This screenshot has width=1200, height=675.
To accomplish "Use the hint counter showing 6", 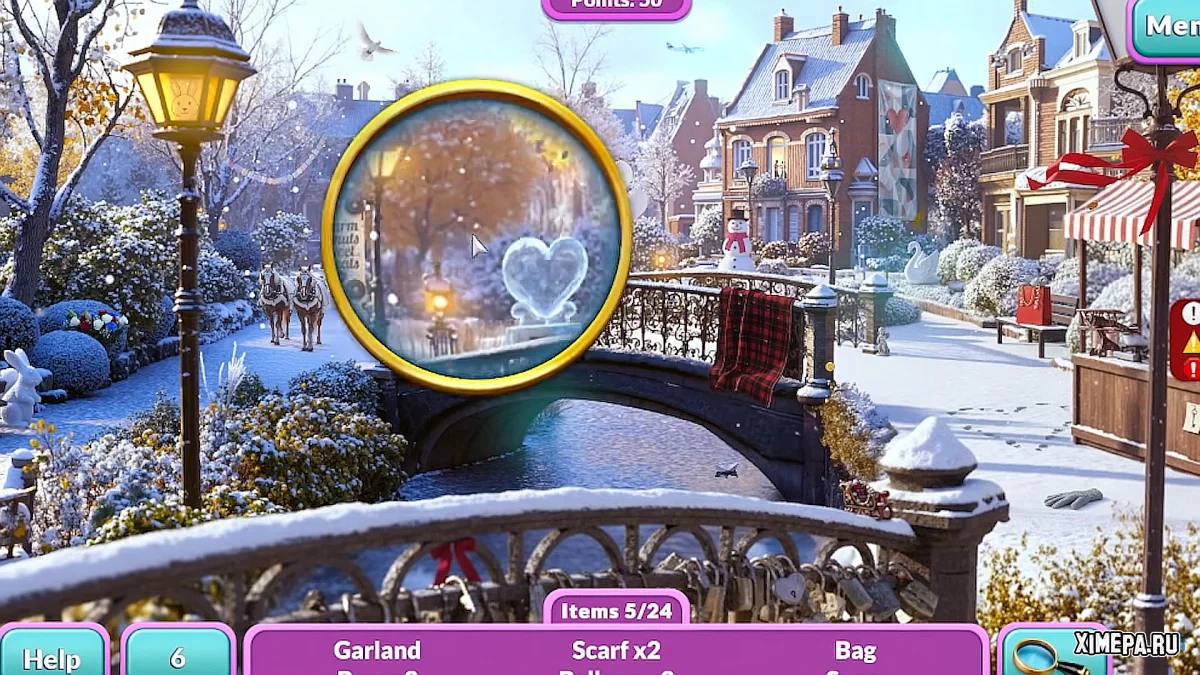I will pyautogui.click(x=177, y=655).
